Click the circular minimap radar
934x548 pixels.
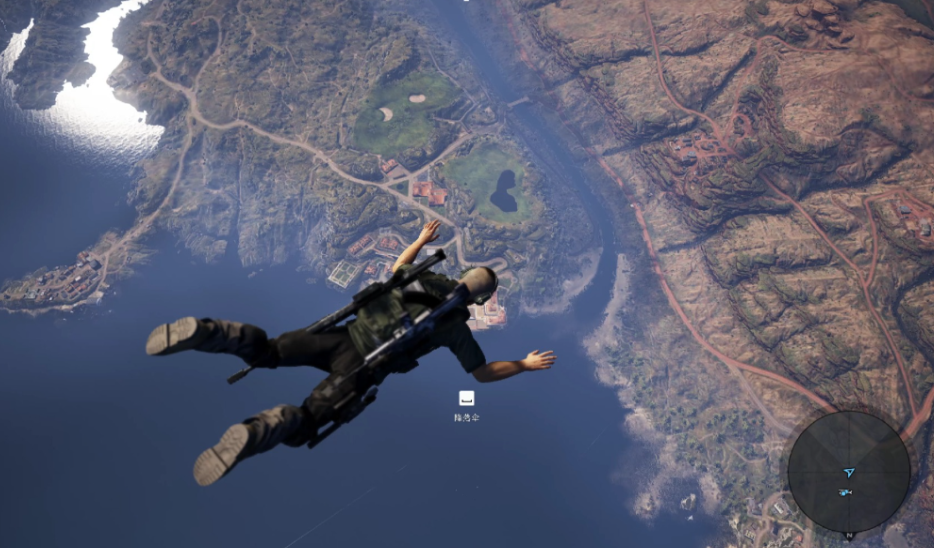pos(849,471)
